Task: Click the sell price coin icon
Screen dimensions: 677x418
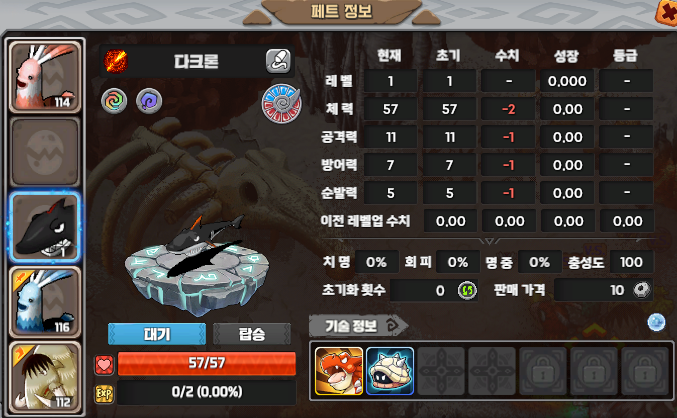Action: coord(643,290)
